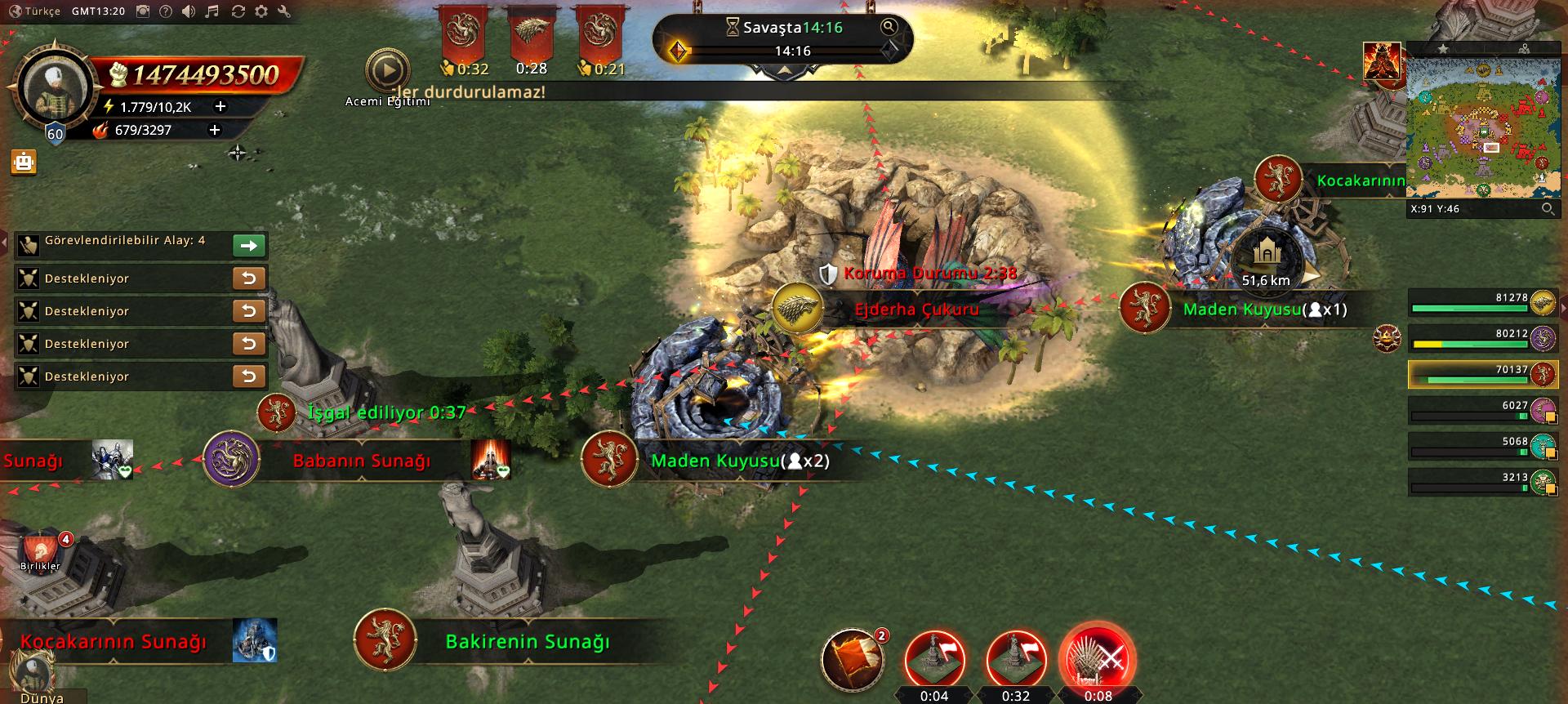Open the minimap favorites star tab
This screenshot has height=704, width=1568.
1443,49
